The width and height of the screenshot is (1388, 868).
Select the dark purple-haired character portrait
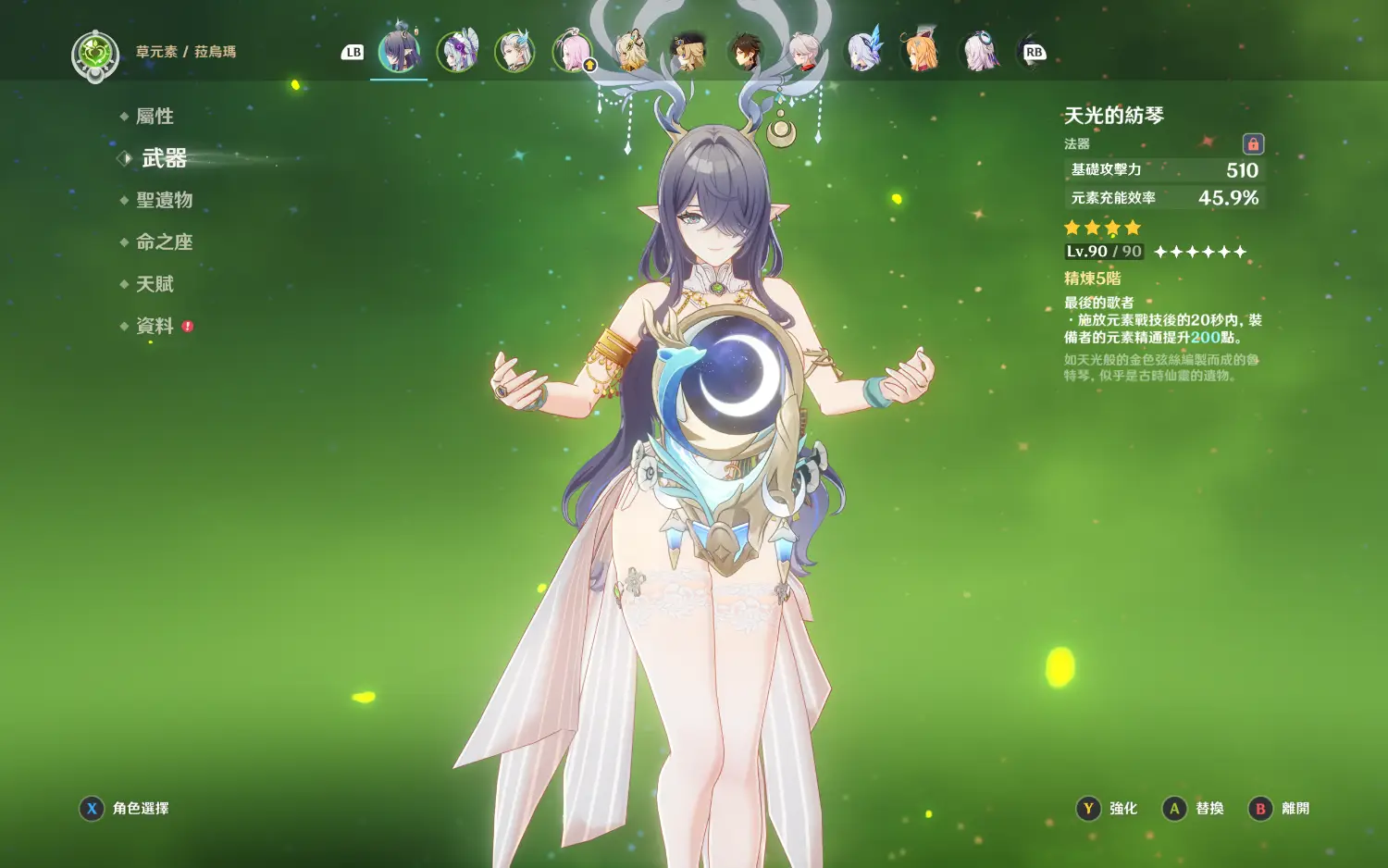(x=399, y=52)
